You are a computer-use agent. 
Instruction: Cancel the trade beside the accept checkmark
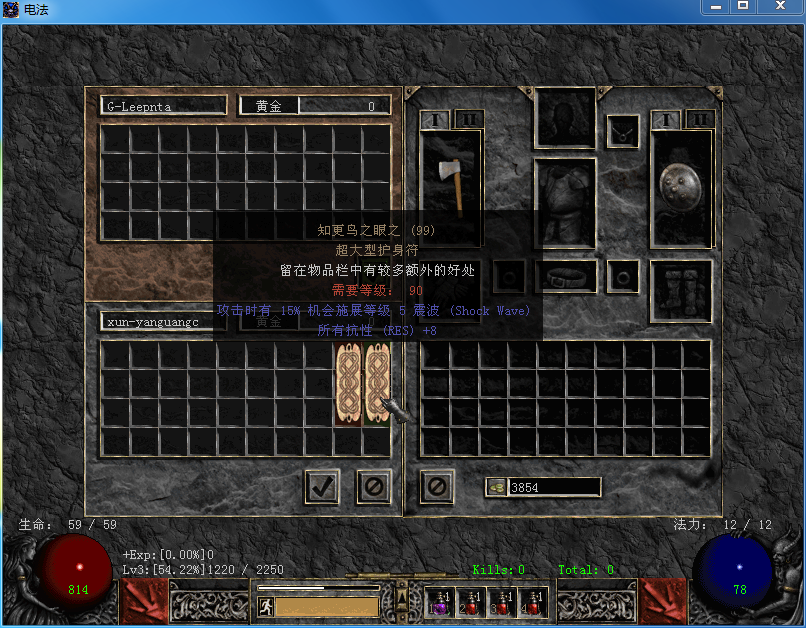[374, 487]
